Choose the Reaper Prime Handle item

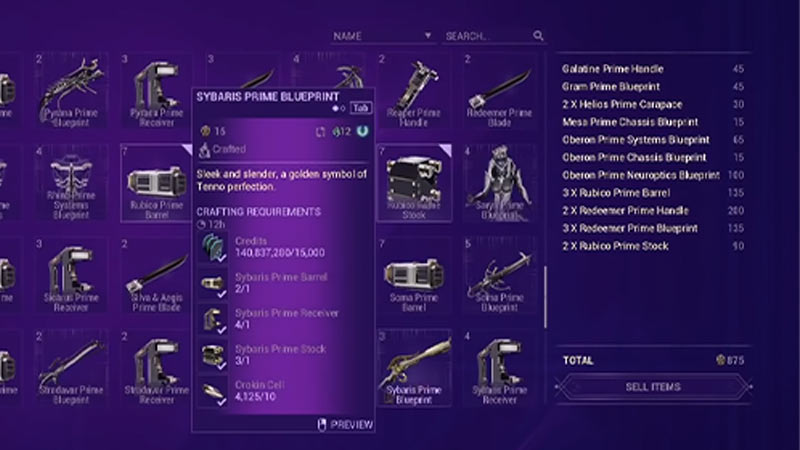[415, 93]
